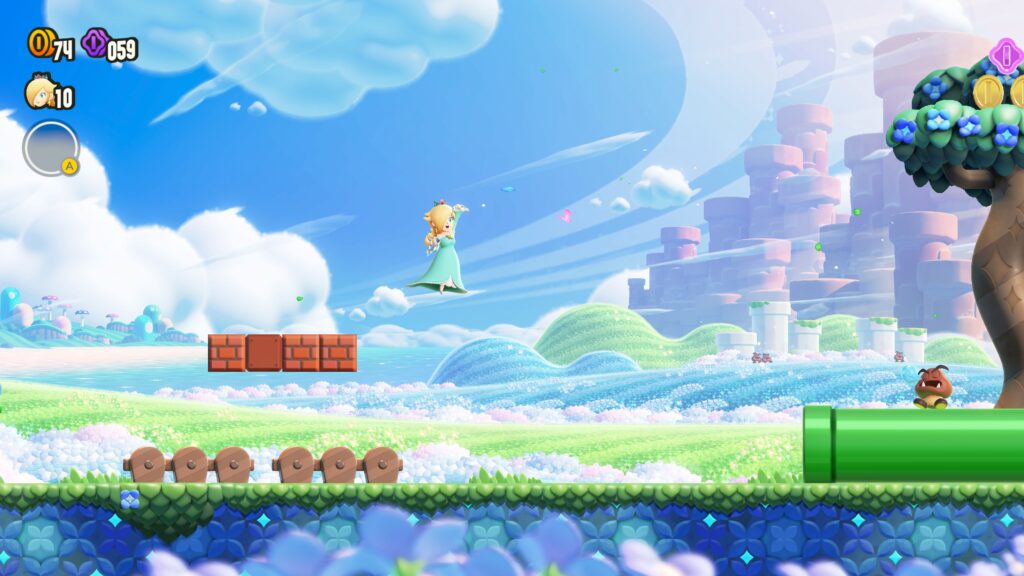Screen dimensions: 1024x576
Task: Click the purple flower coin HUD icon
Action: point(96,42)
